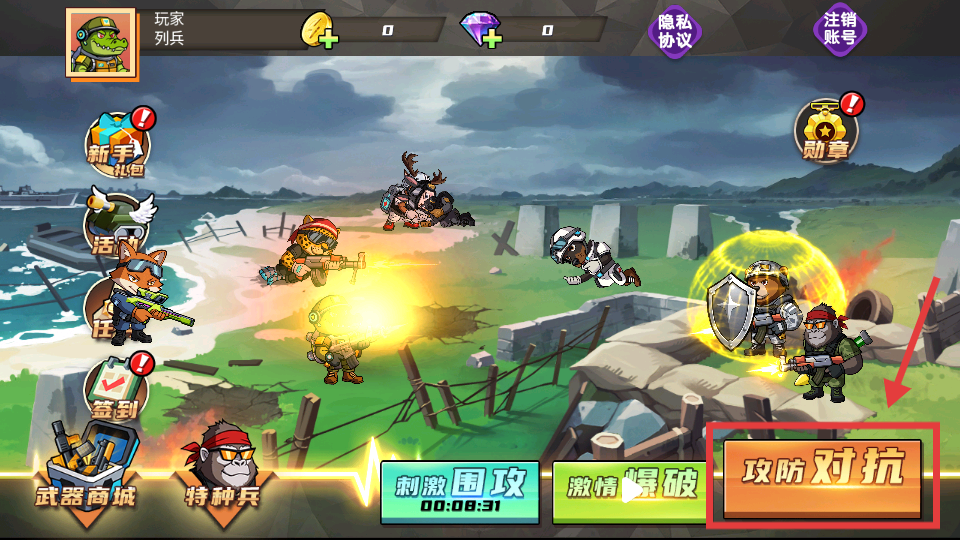
Task: Open the 隐私协议 privacy agreement
Action: pyautogui.click(x=675, y=30)
